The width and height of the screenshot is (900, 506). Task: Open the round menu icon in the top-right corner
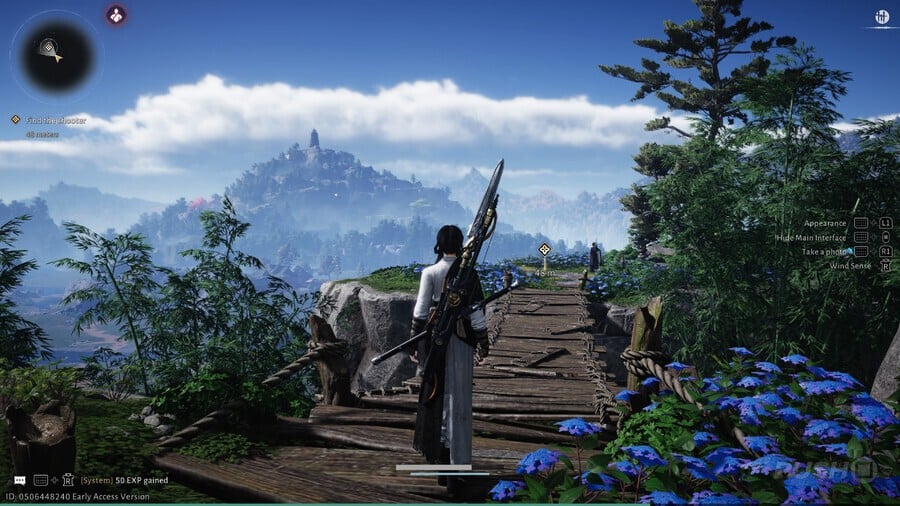882,16
